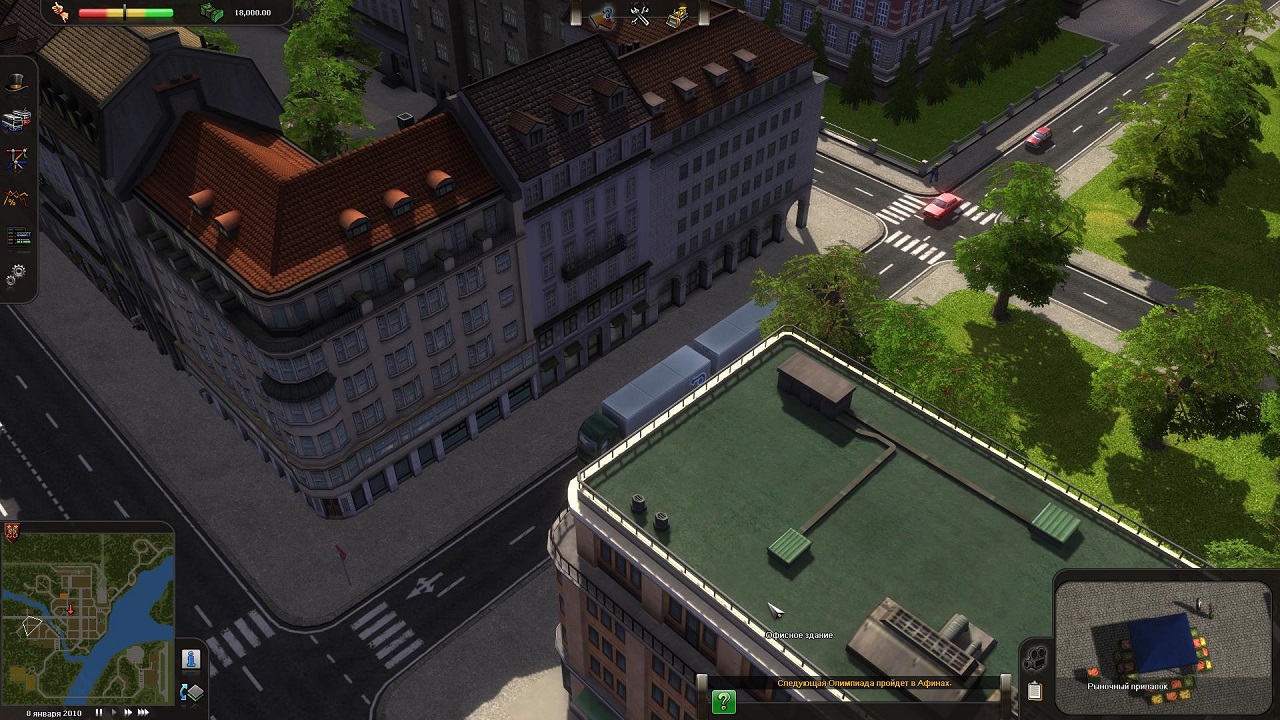Click the green cash money icon
The width and height of the screenshot is (1280, 720).
click(212, 13)
